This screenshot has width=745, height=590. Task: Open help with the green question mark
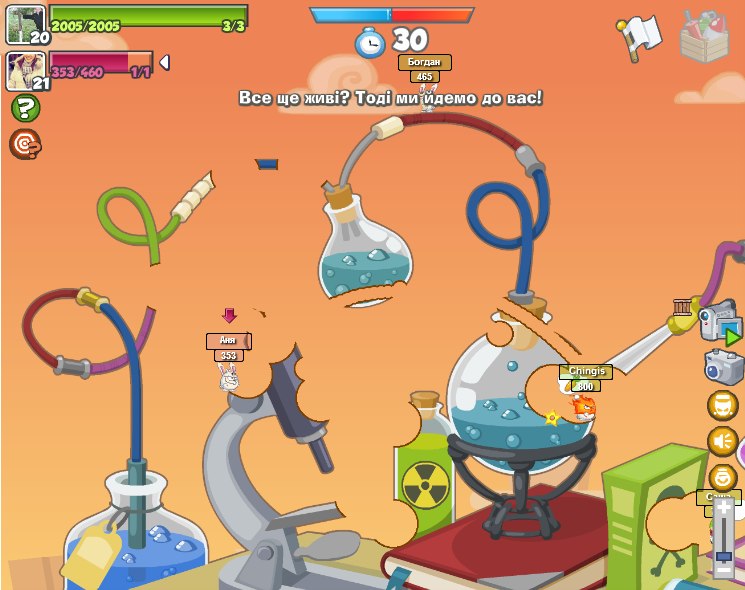(x=25, y=108)
